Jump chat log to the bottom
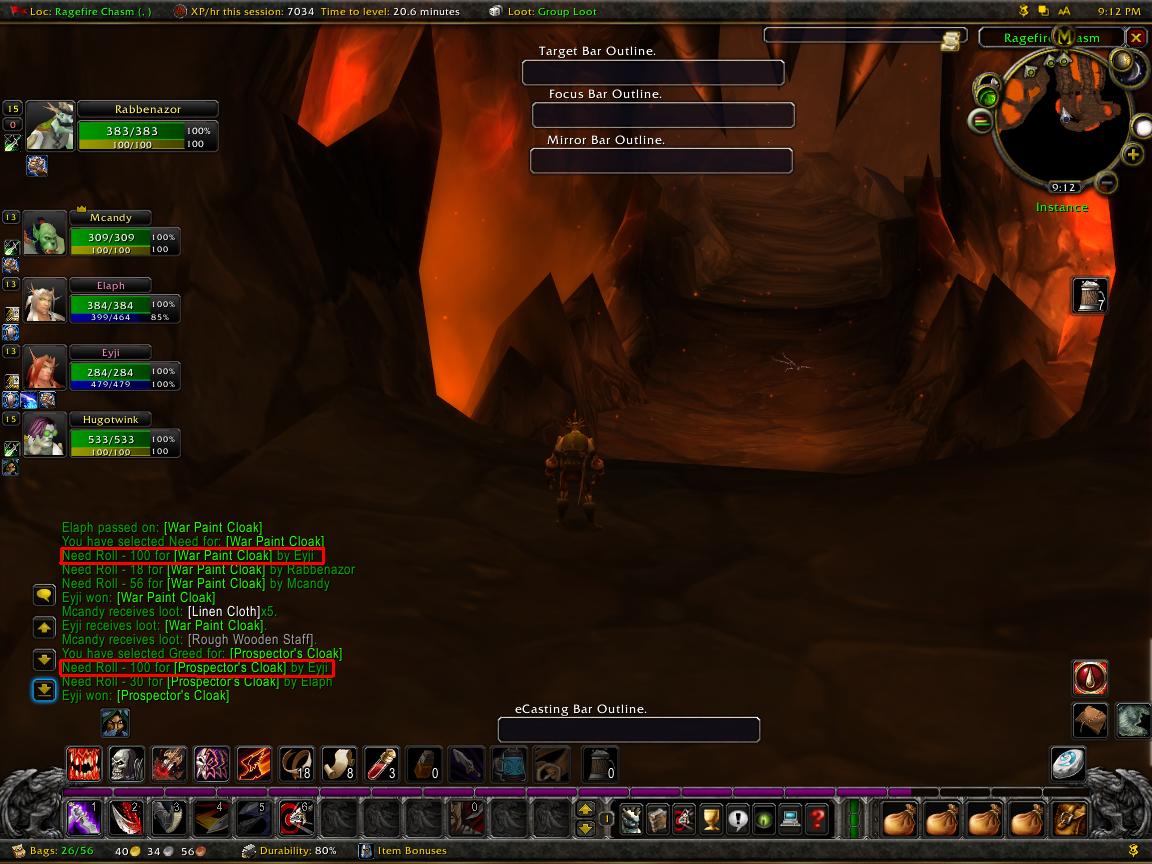This screenshot has width=1152, height=864. (x=44, y=690)
